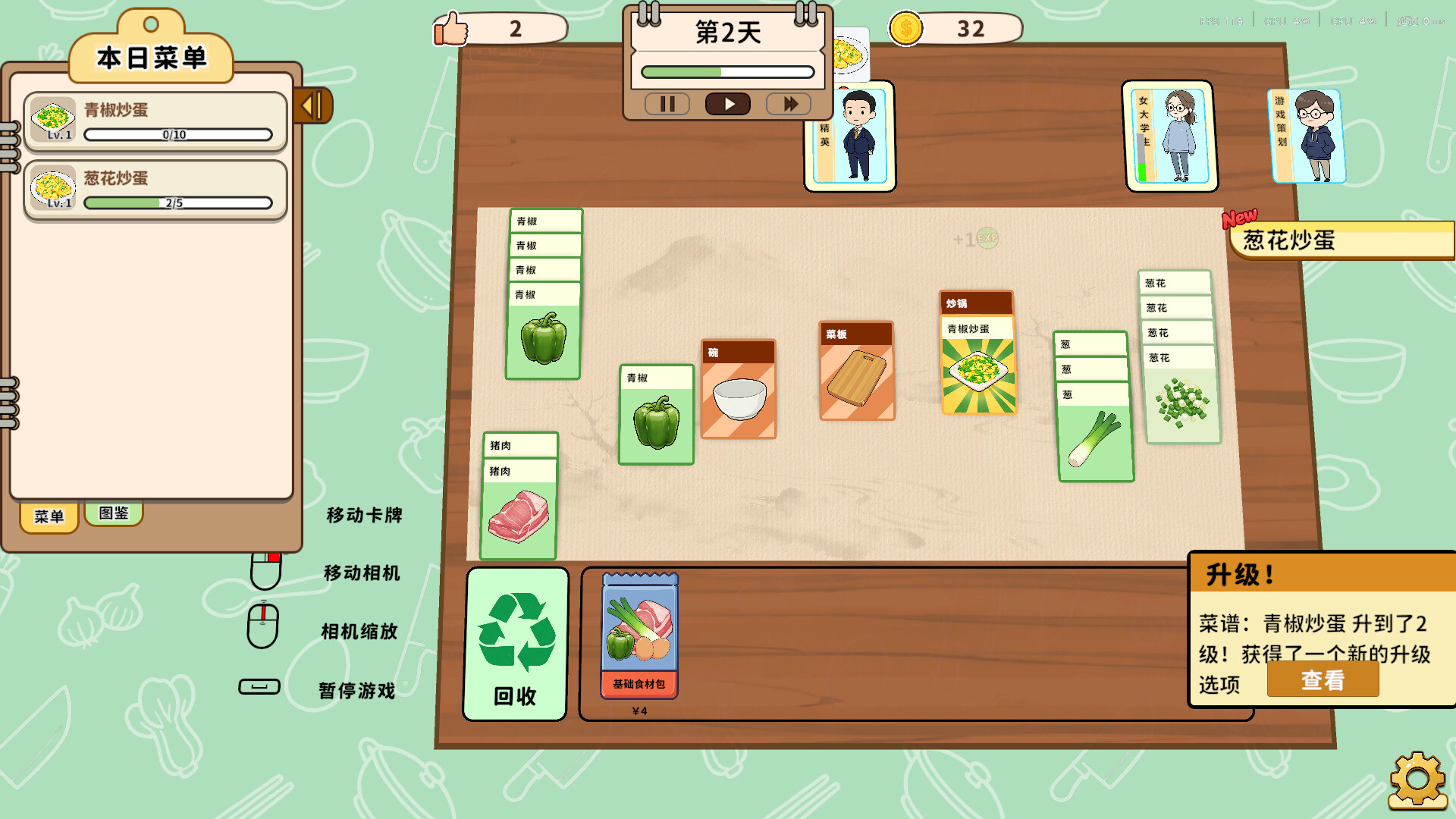Image resolution: width=1456 pixels, height=819 pixels.
Task: Click the thumbs-up likes icon
Action: (450, 30)
